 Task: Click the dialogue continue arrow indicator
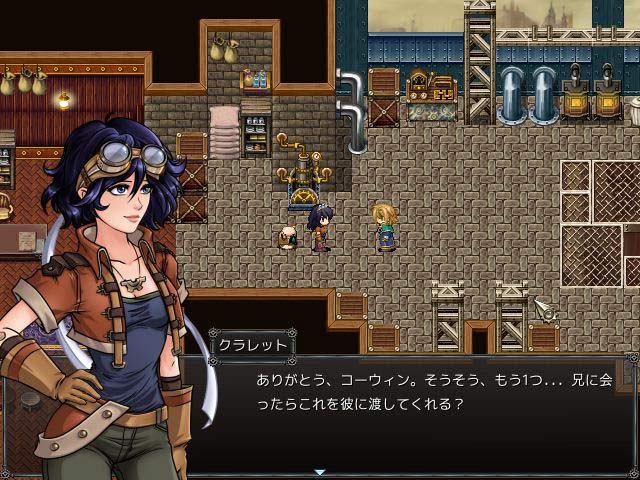(320, 471)
